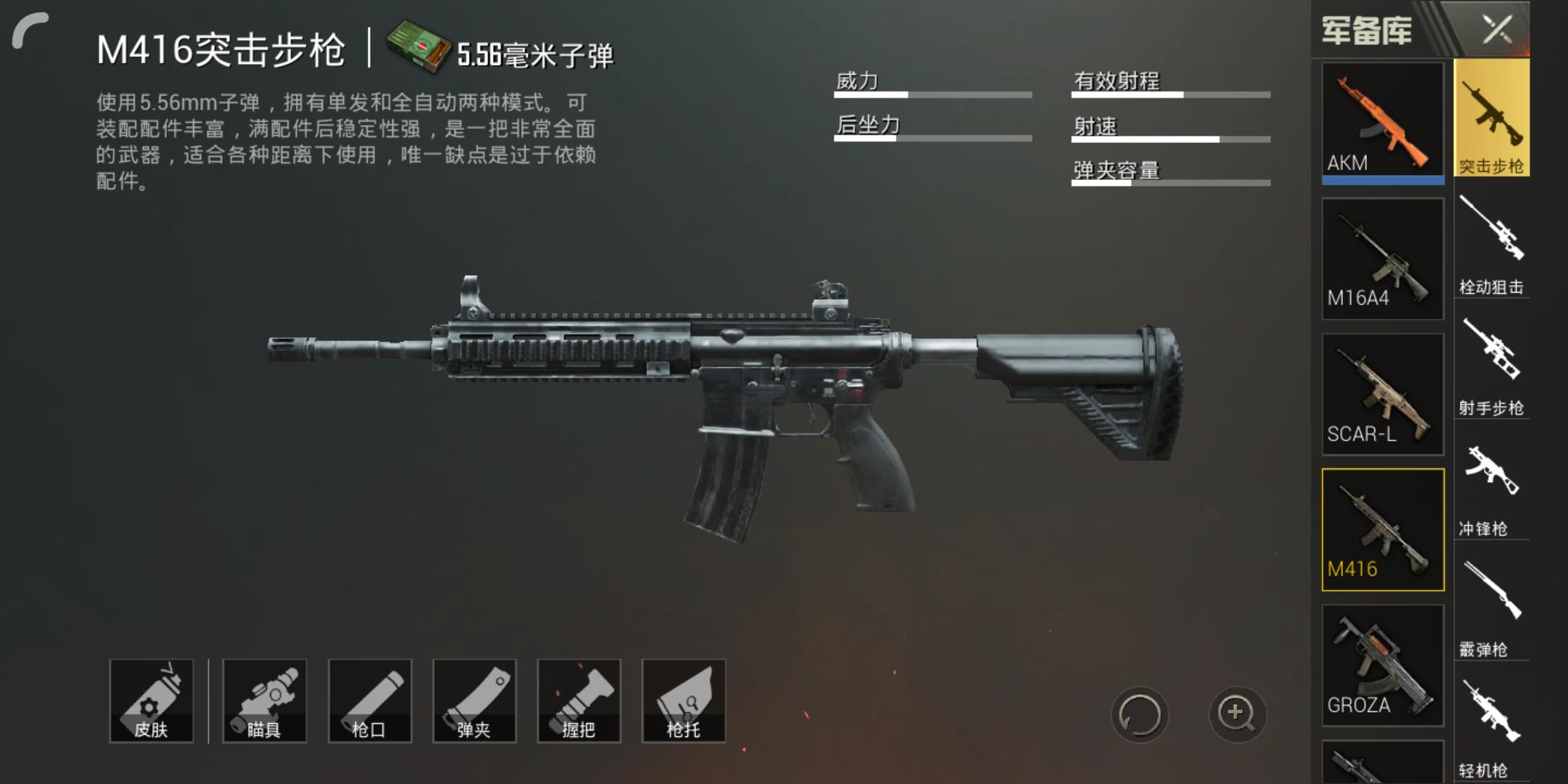Open the 冲锋枪 submachine gun category
This screenshot has width=1568, height=784.
(x=1491, y=487)
